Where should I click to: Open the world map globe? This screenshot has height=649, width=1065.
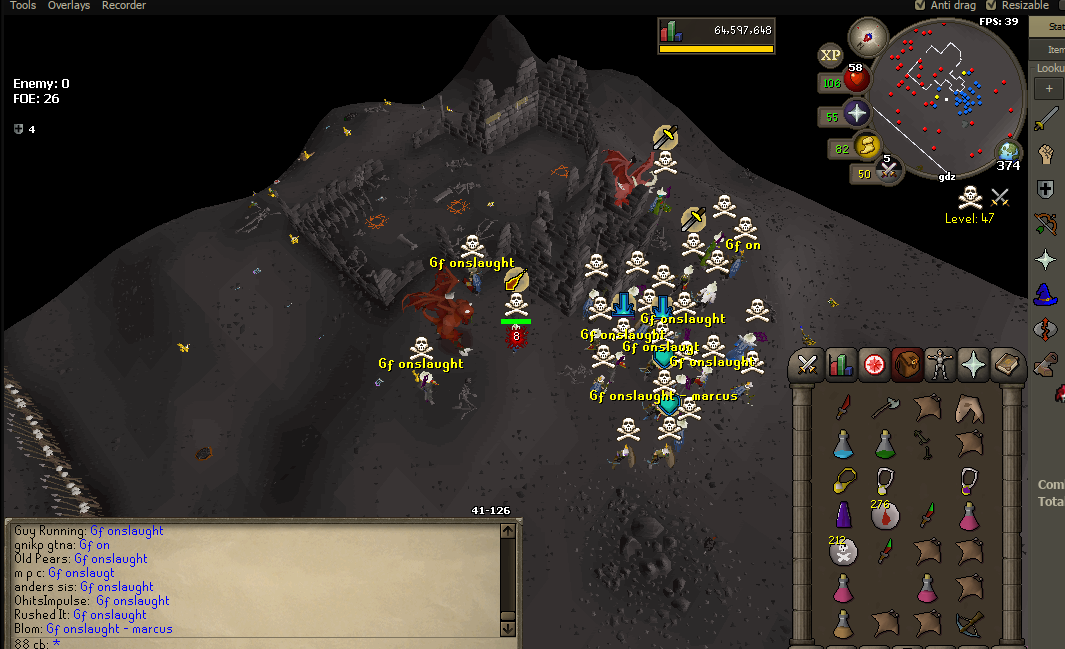(x=1009, y=152)
